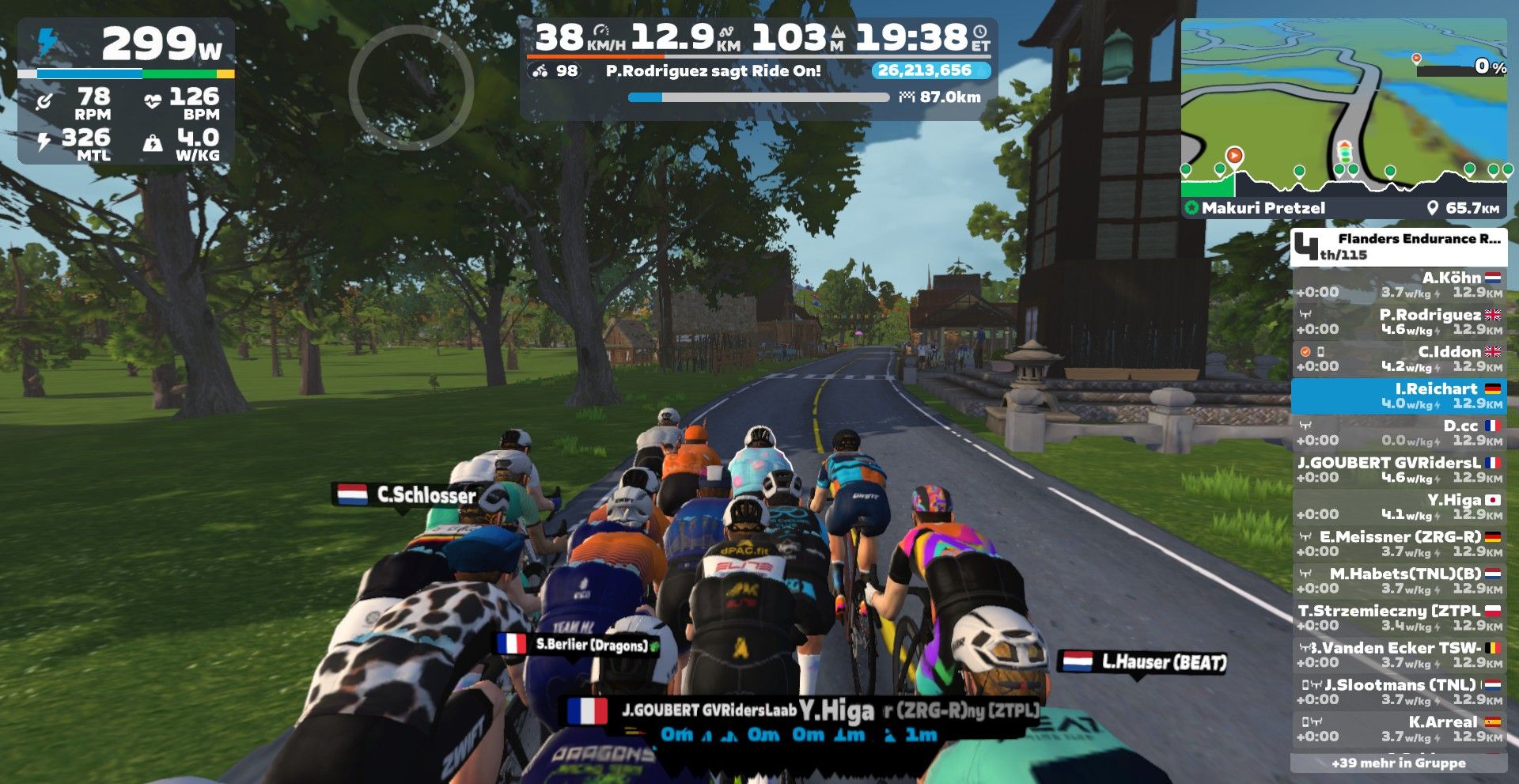Select J.Slootmans (TNL) in the list
1519x784 pixels.
point(1399,691)
